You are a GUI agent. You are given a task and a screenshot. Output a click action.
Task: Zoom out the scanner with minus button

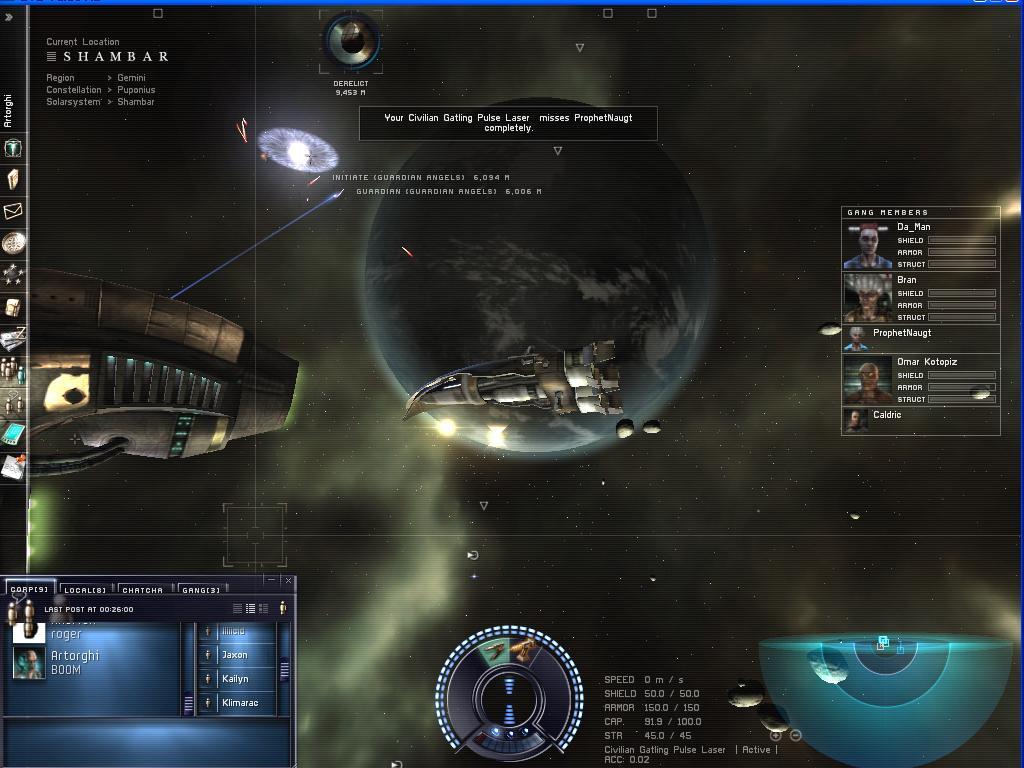coord(796,735)
